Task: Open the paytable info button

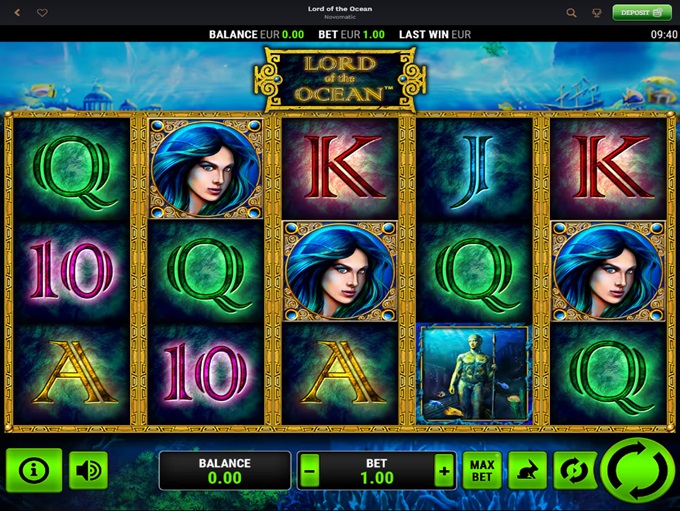Action: 34,470
